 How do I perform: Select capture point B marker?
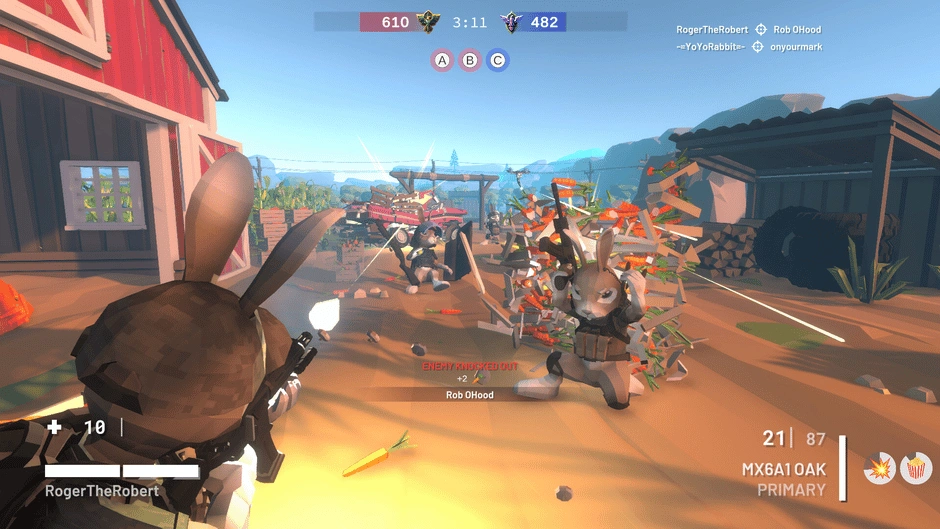[469, 60]
